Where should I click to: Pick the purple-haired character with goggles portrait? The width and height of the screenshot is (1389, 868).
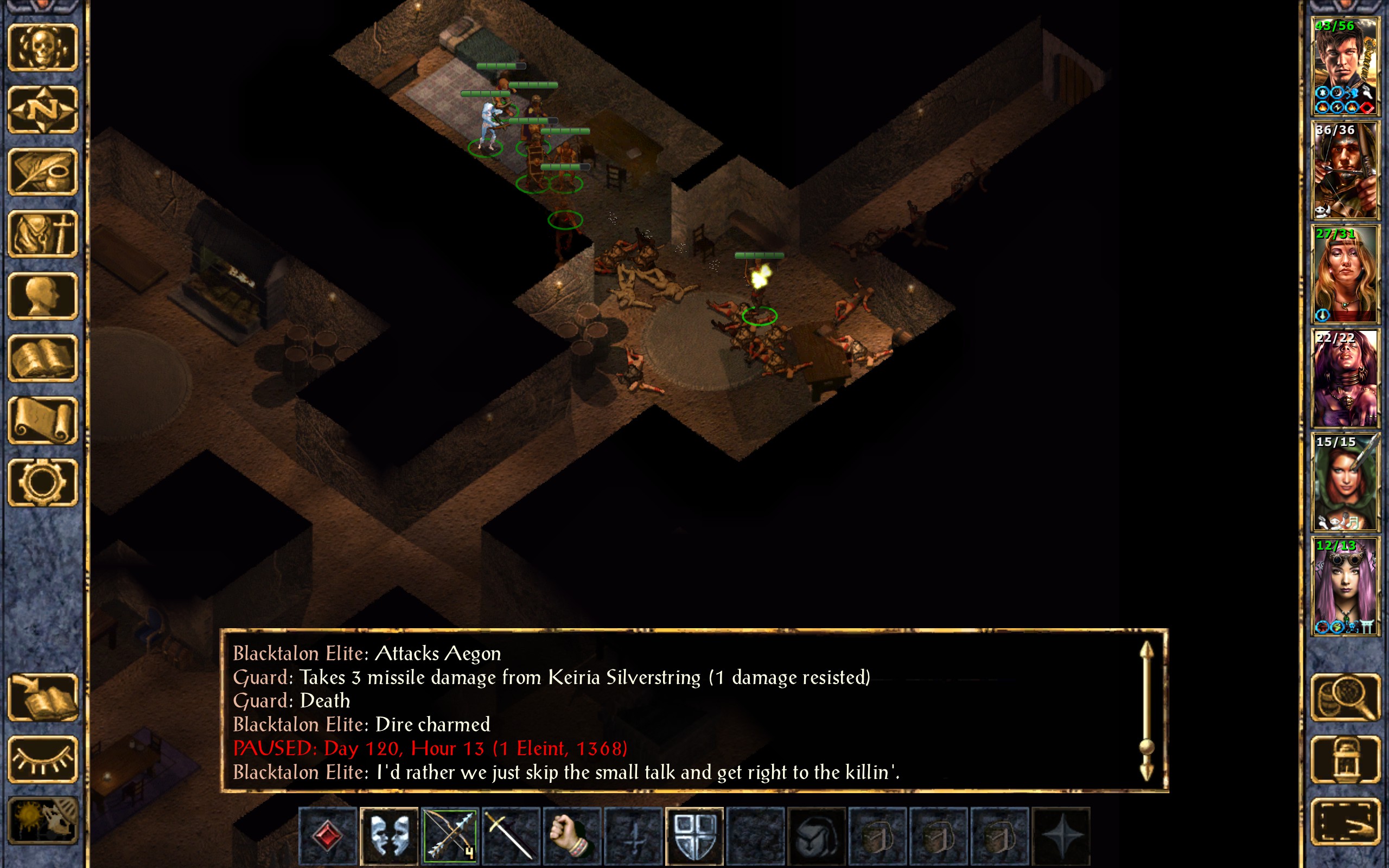click(x=1345, y=586)
